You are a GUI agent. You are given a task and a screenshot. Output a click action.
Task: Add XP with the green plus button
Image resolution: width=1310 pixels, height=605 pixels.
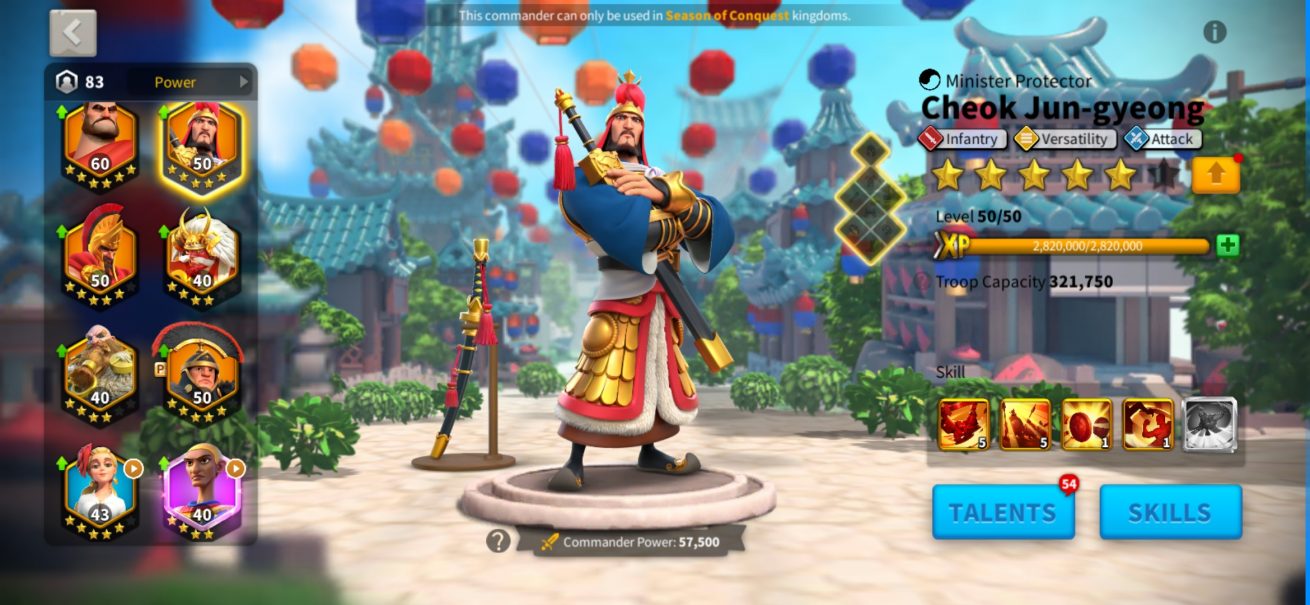1227,246
